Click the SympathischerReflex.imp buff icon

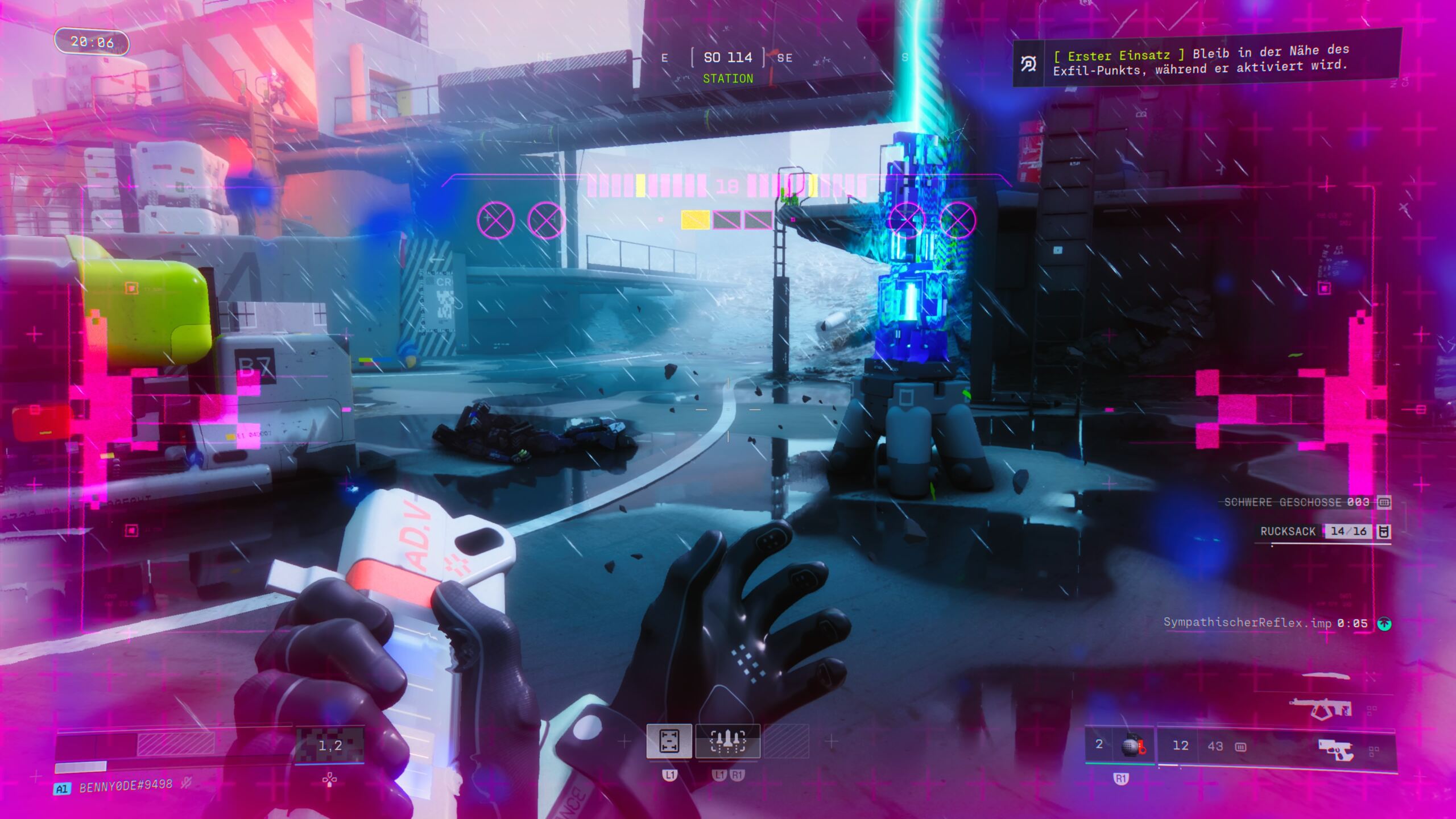[1384, 624]
